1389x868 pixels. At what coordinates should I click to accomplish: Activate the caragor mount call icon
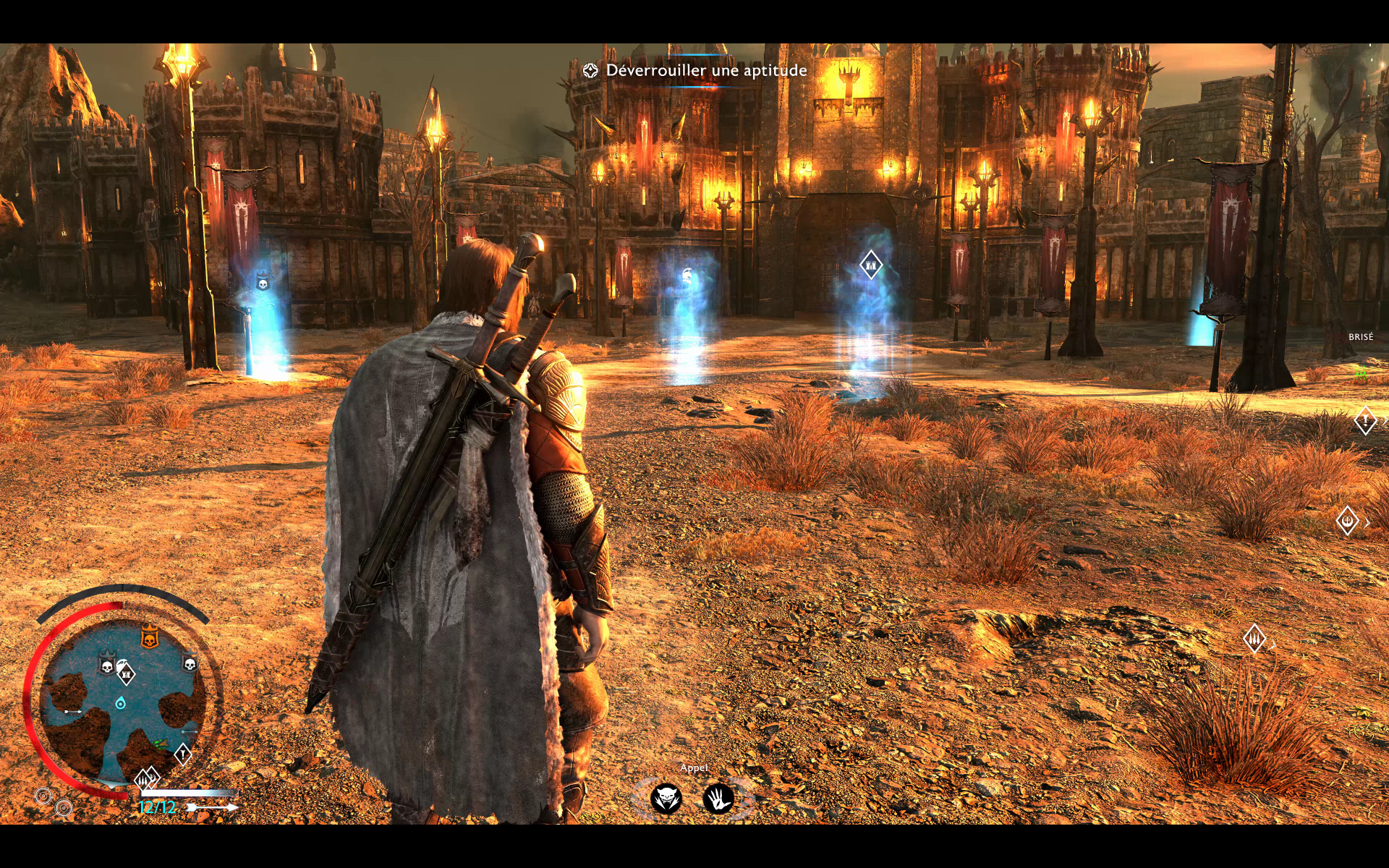[x=666, y=799]
